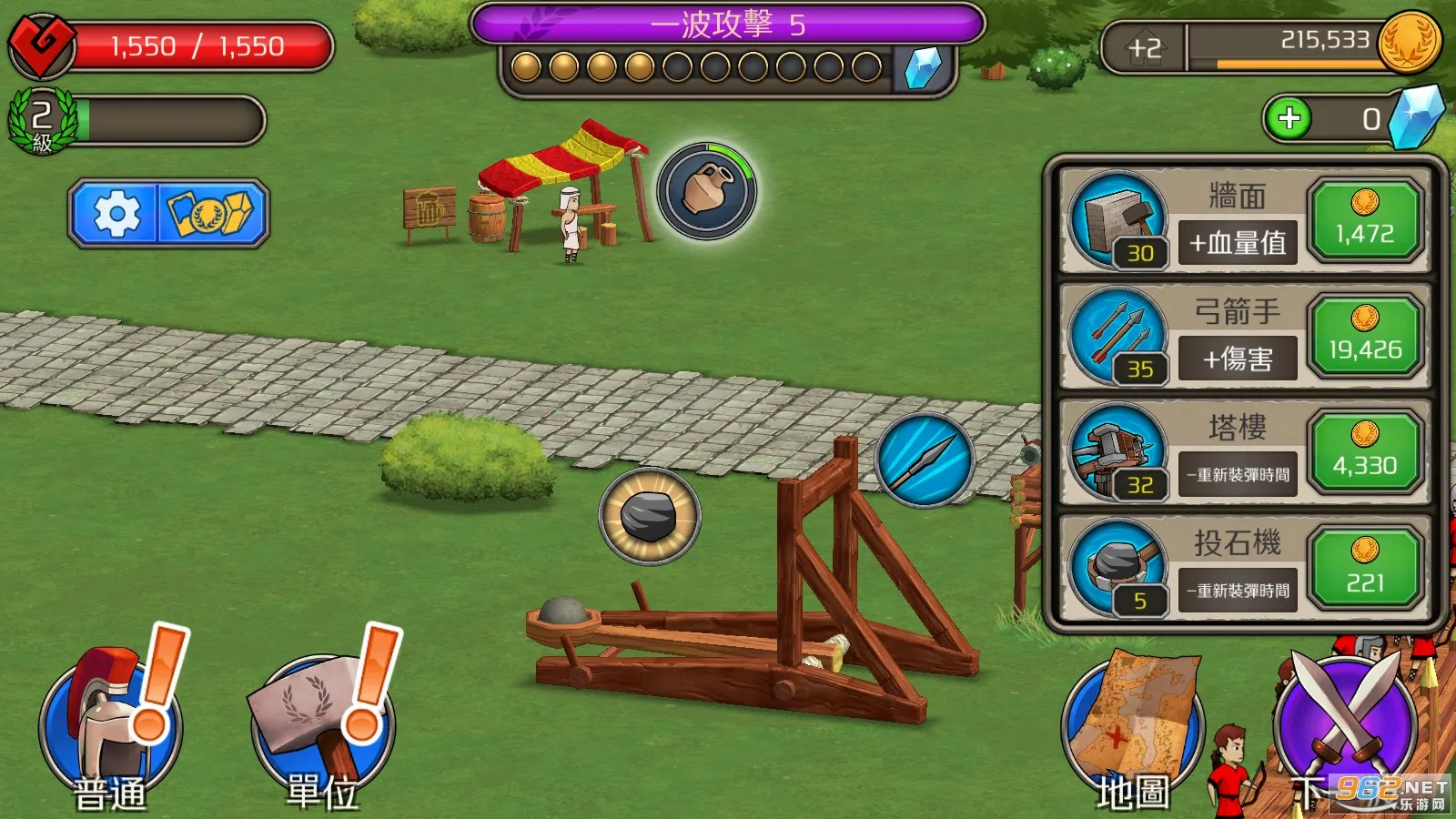Activate the spear ability icon
This screenshot has width=1456, height=819.
(925, 460)
